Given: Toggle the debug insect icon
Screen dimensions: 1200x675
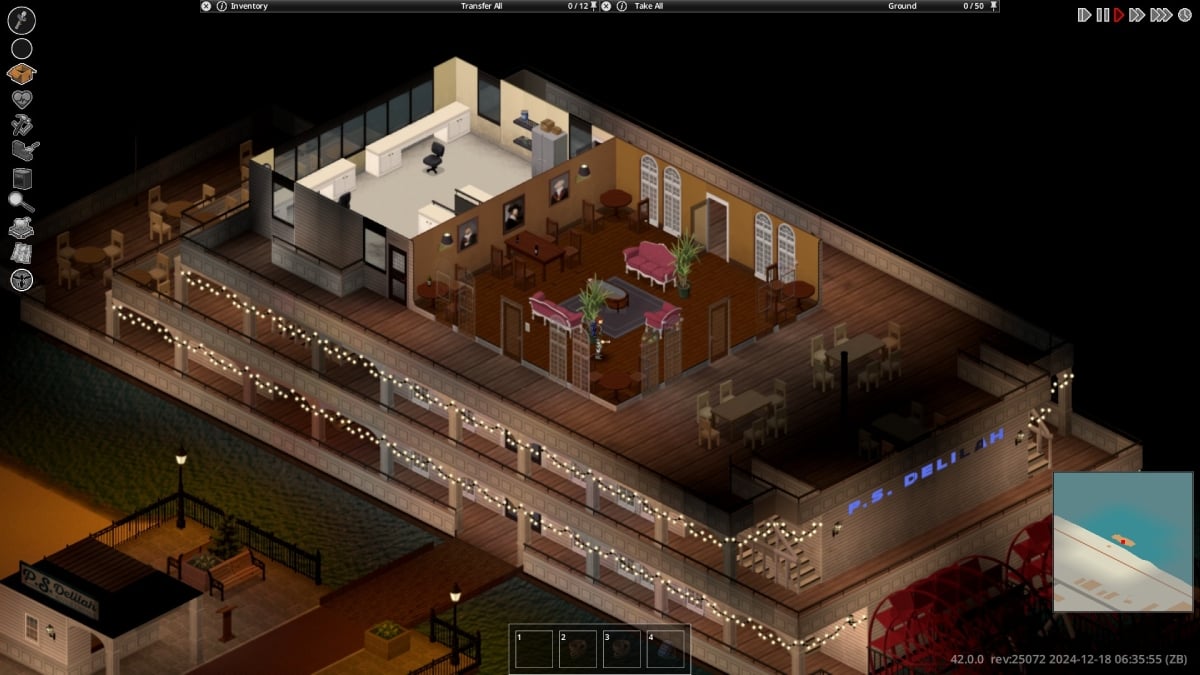Looking at the screenshot, I should click(x=21, y=280).
